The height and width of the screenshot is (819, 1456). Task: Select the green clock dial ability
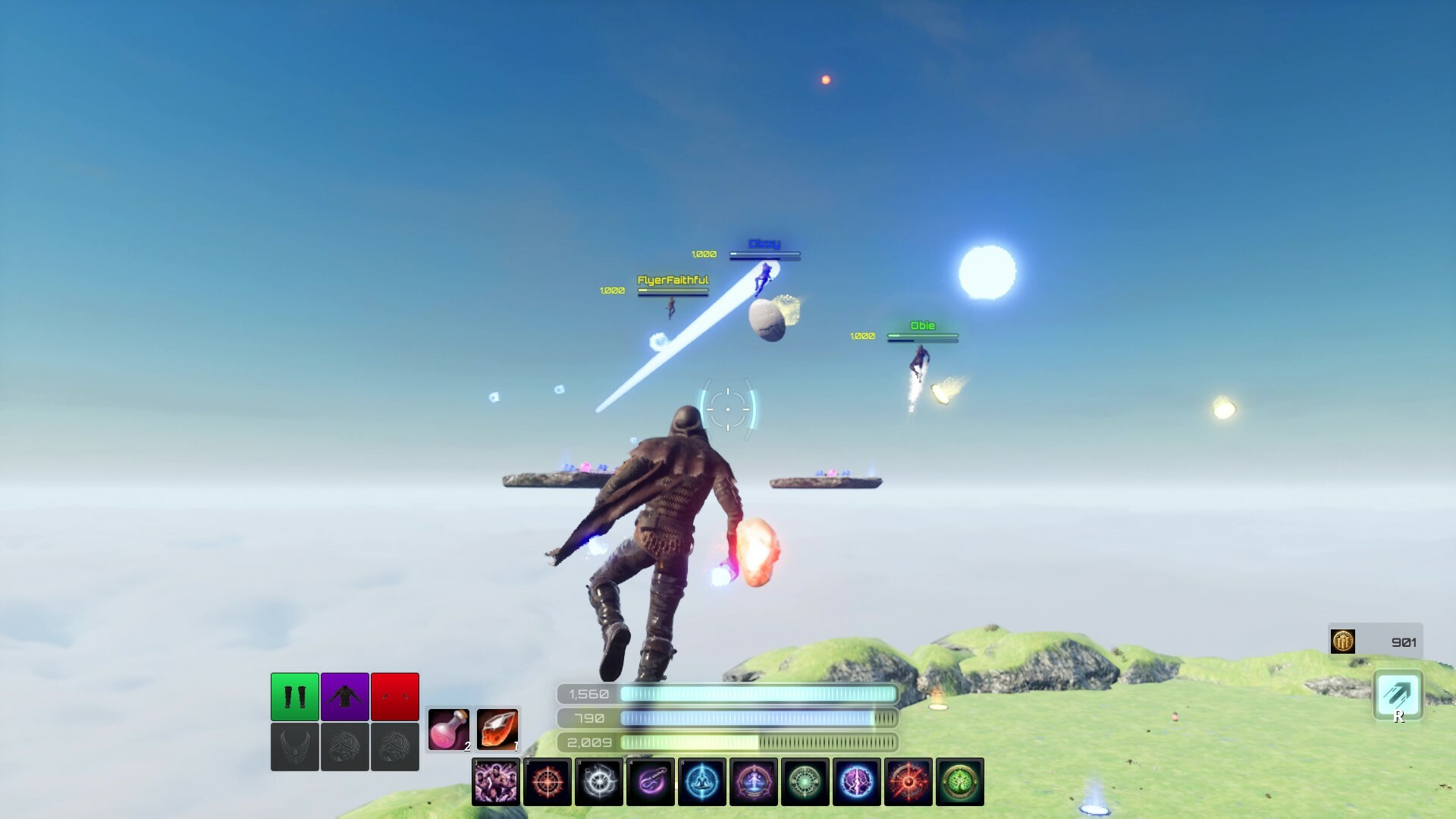click(805, 782)
